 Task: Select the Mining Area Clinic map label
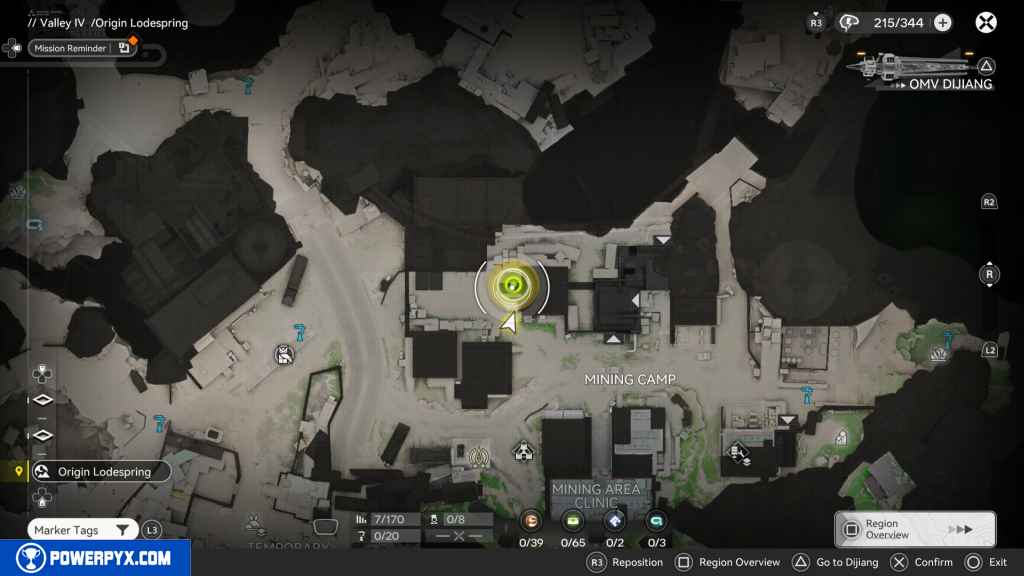point(597,496)
